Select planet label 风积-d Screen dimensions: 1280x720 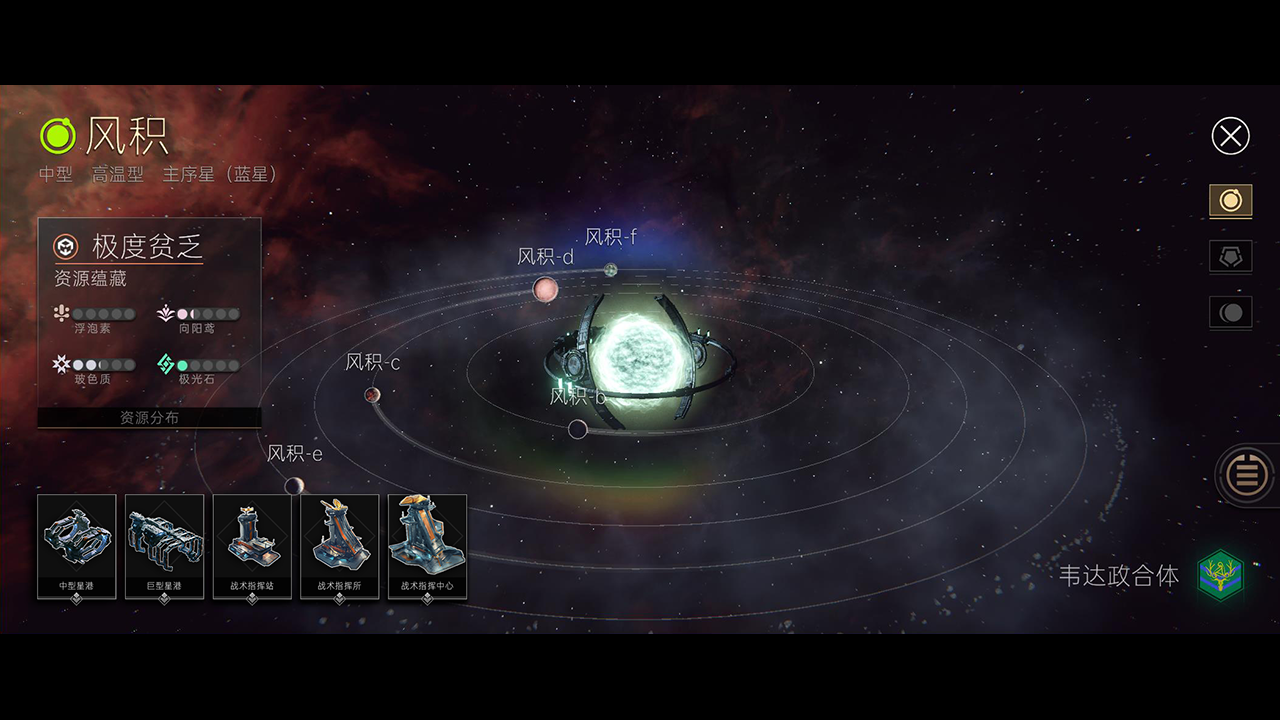click(545, 257)
